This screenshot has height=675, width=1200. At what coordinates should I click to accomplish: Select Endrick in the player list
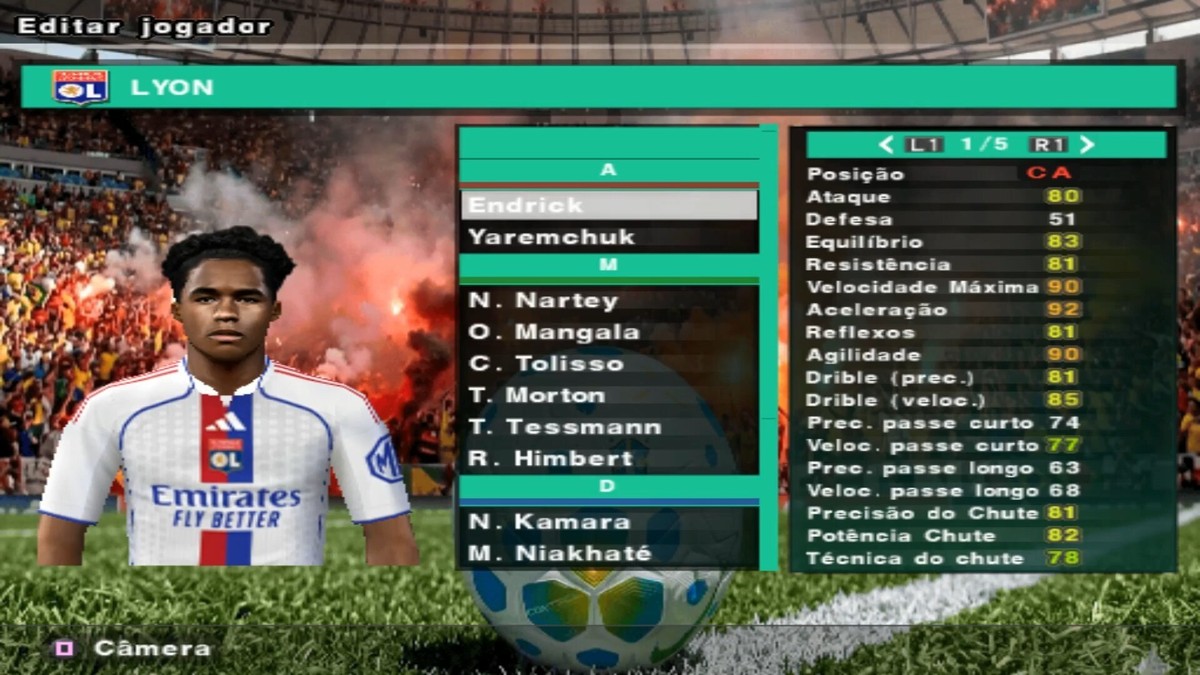point(608,205)
